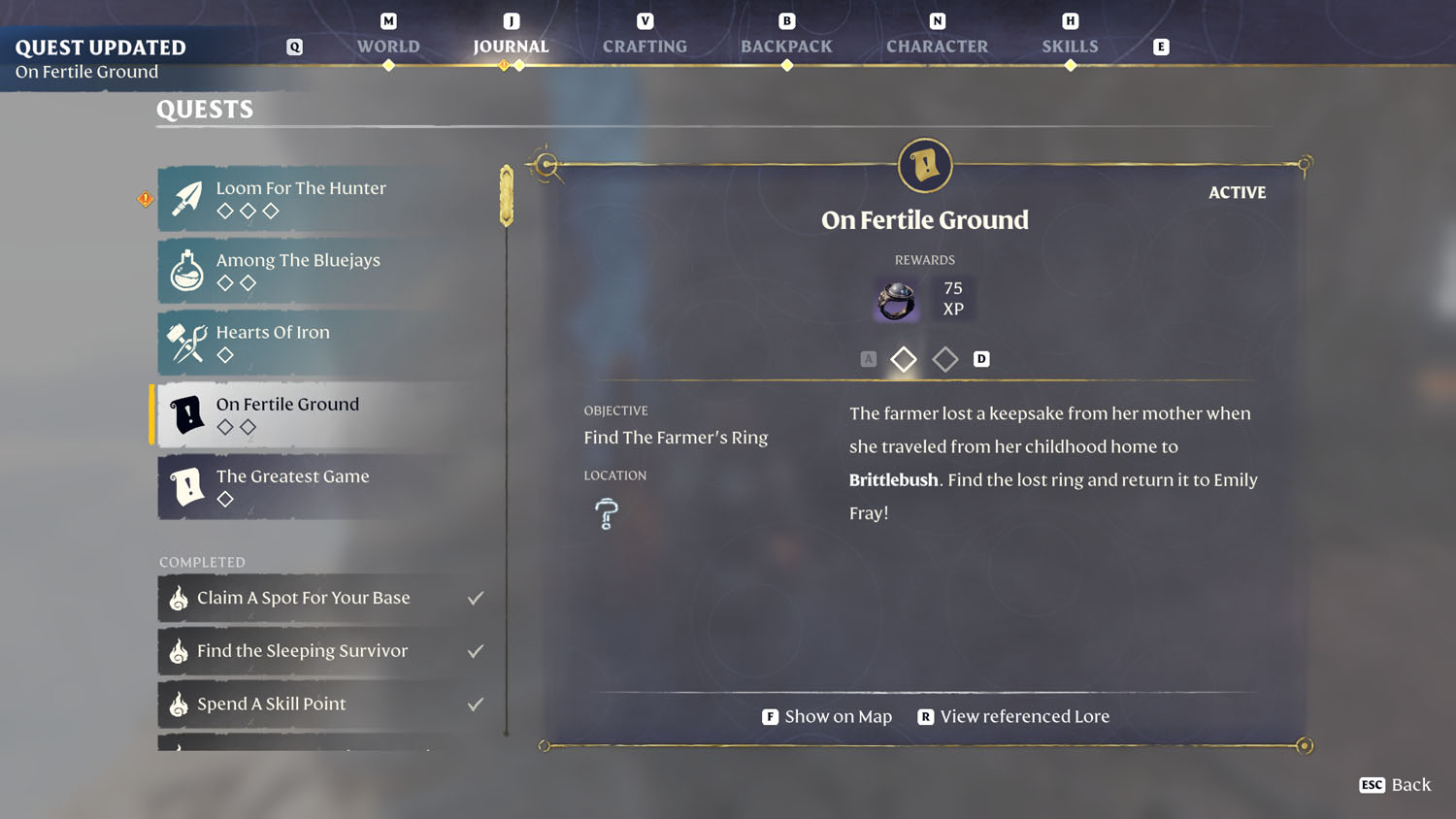Toggle the second quest progress diamond

pyautogui.click(x=944, y=359)
